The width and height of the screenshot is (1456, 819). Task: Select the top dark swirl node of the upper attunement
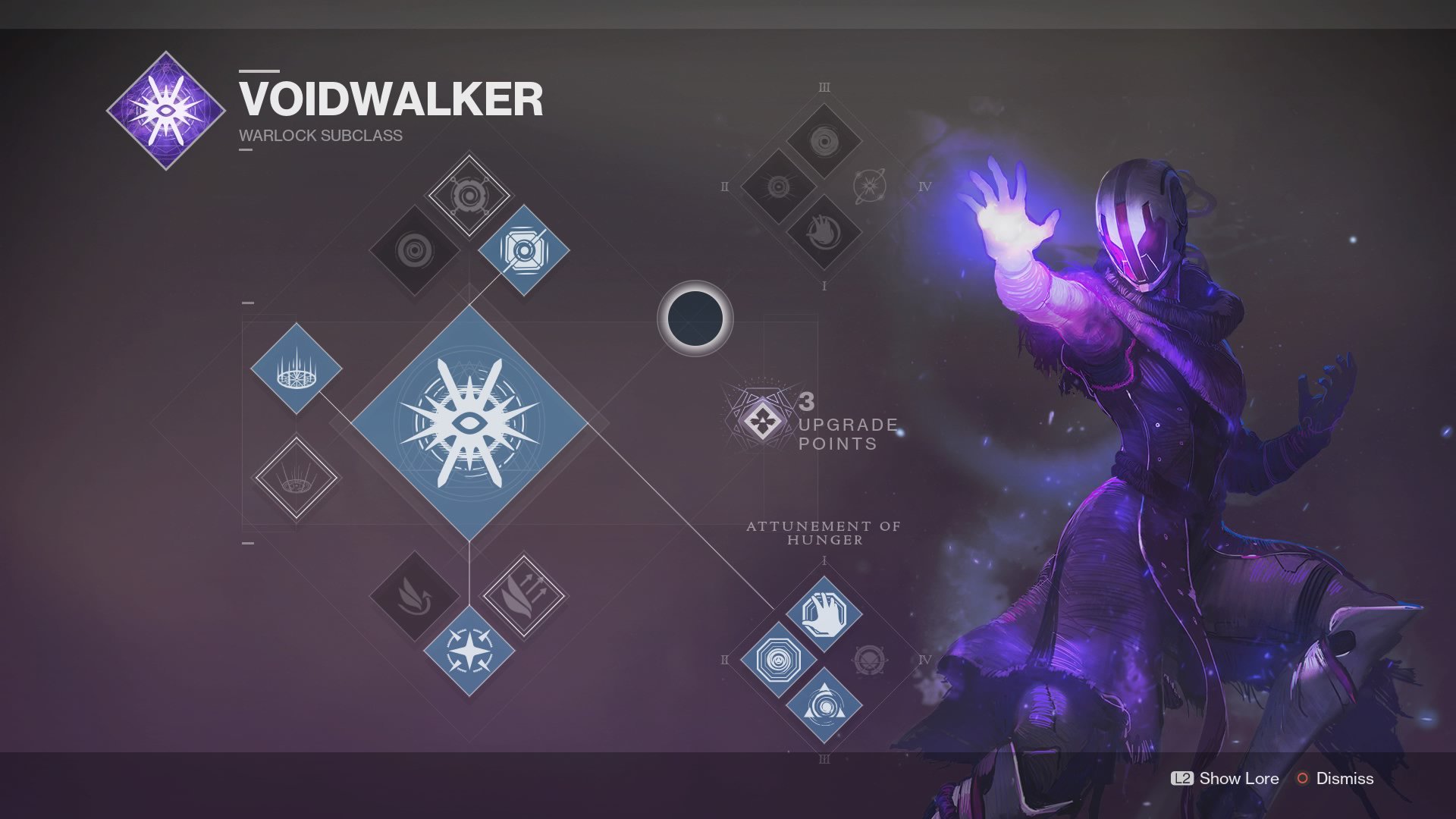click(824, 141)
